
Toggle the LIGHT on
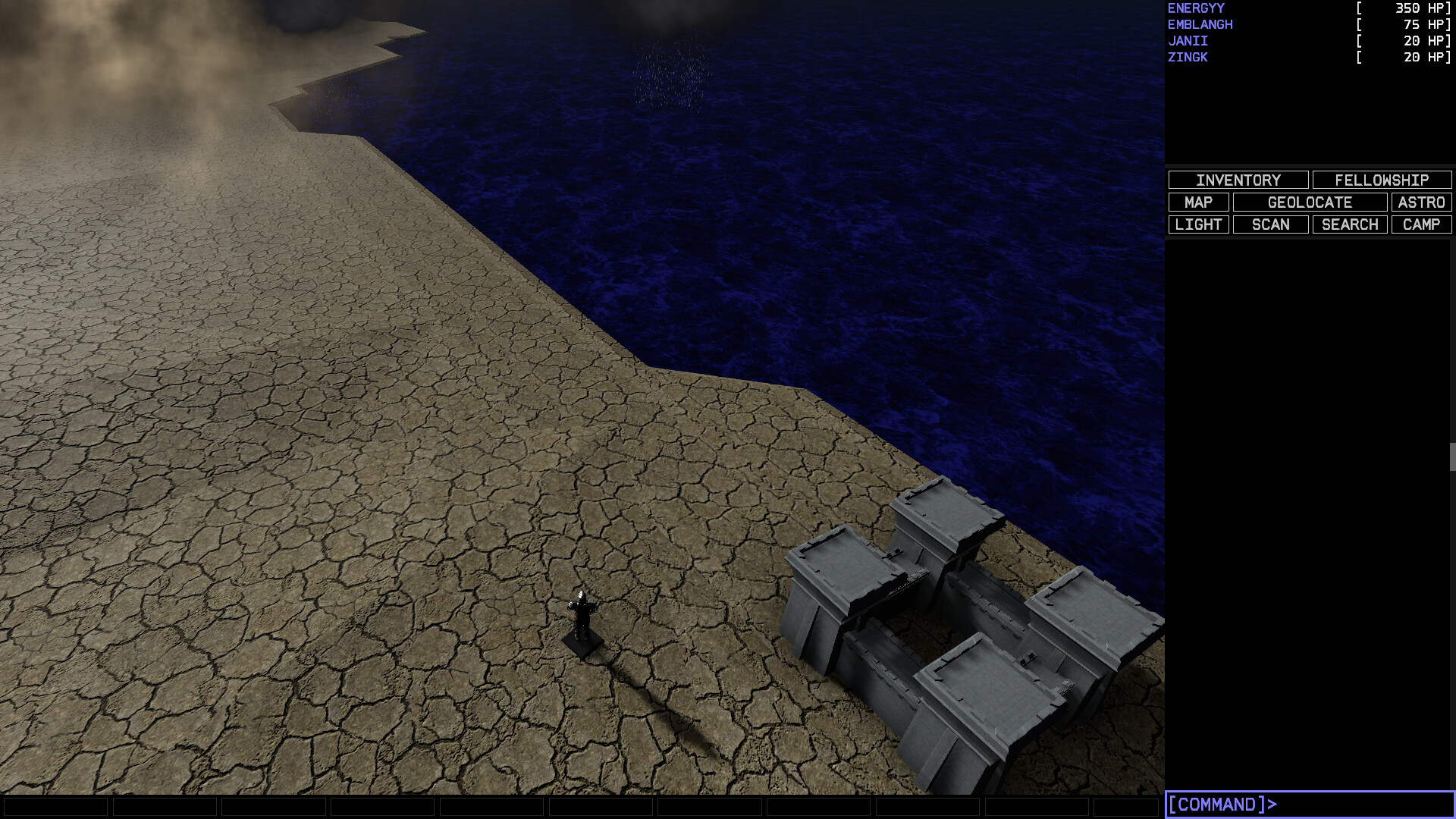tap(1199, 224)
